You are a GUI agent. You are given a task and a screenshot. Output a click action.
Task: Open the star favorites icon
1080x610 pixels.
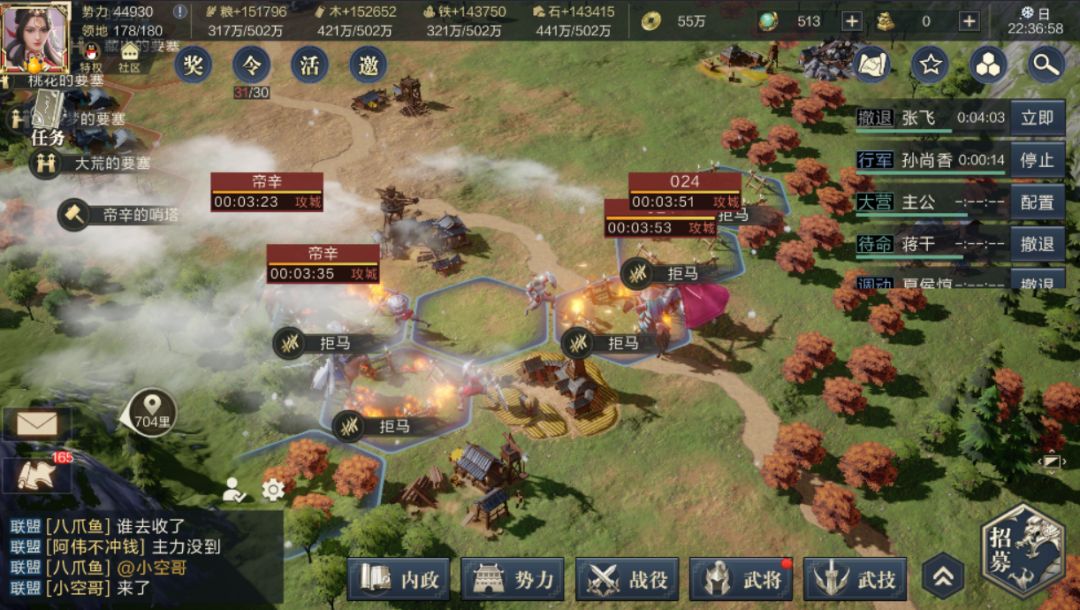tap(930, 65)
